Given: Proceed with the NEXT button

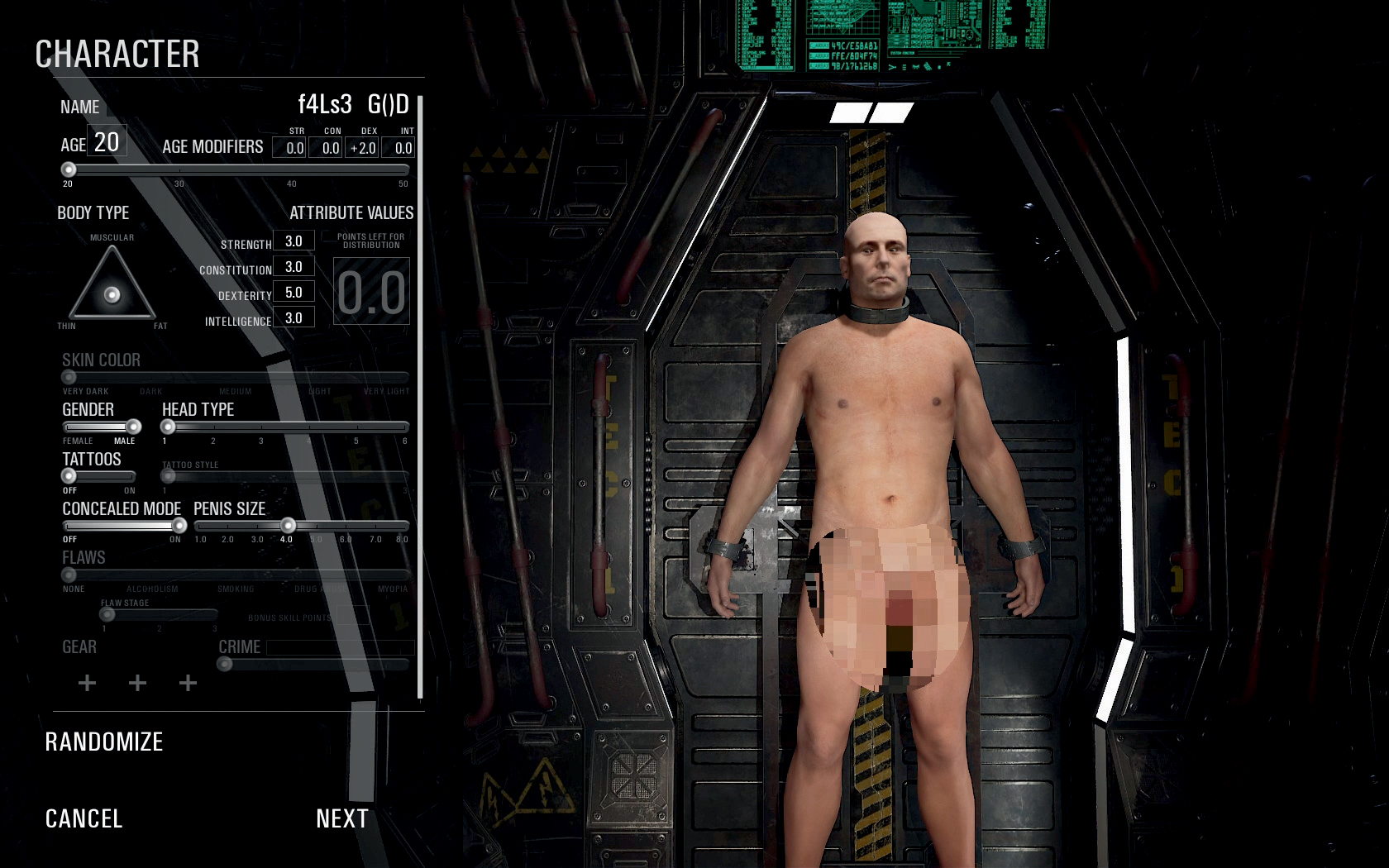Looking at the screenshot, I should 341,818.
